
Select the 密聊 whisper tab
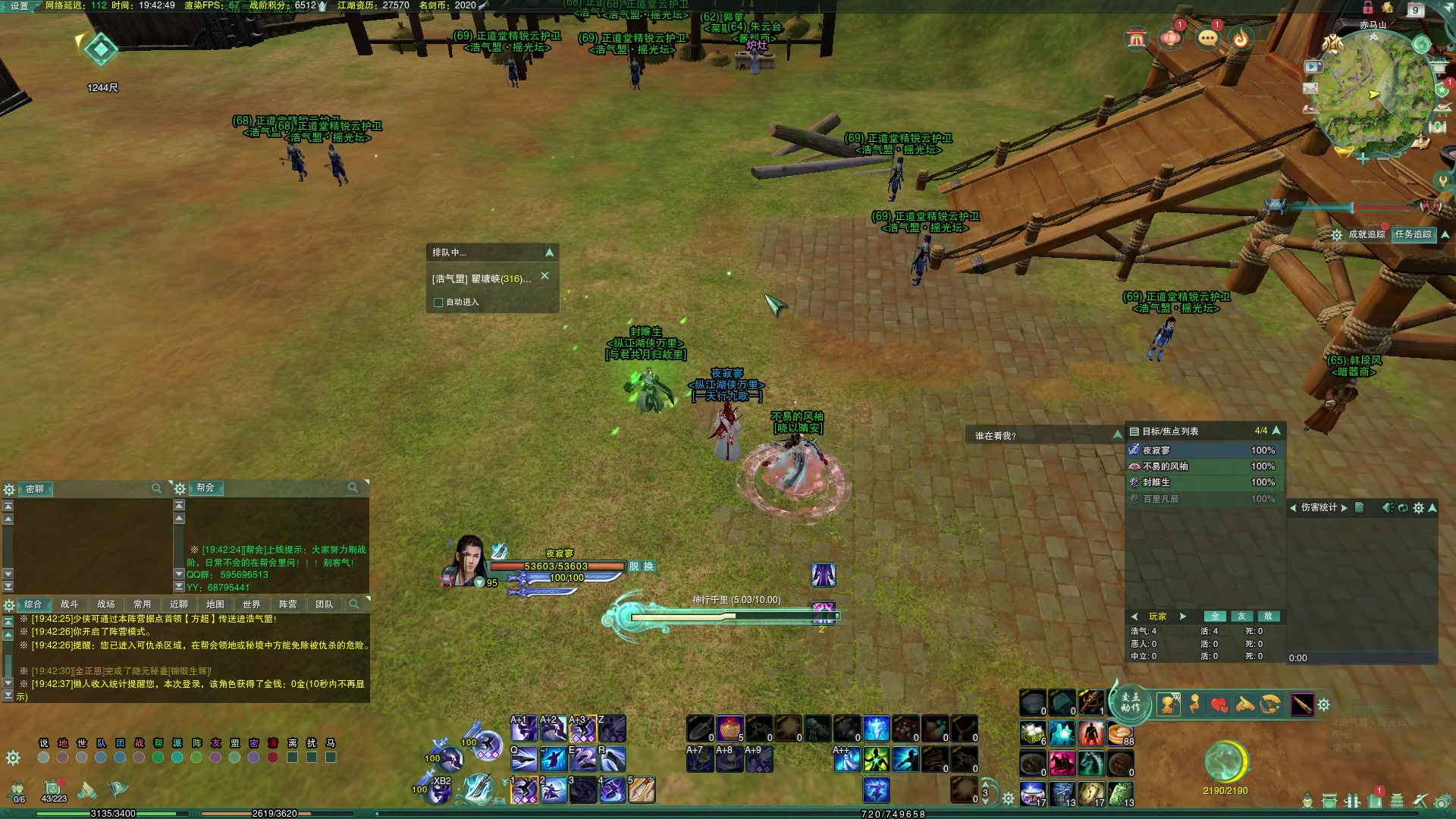pyautogui.click(x=35, y=489)
